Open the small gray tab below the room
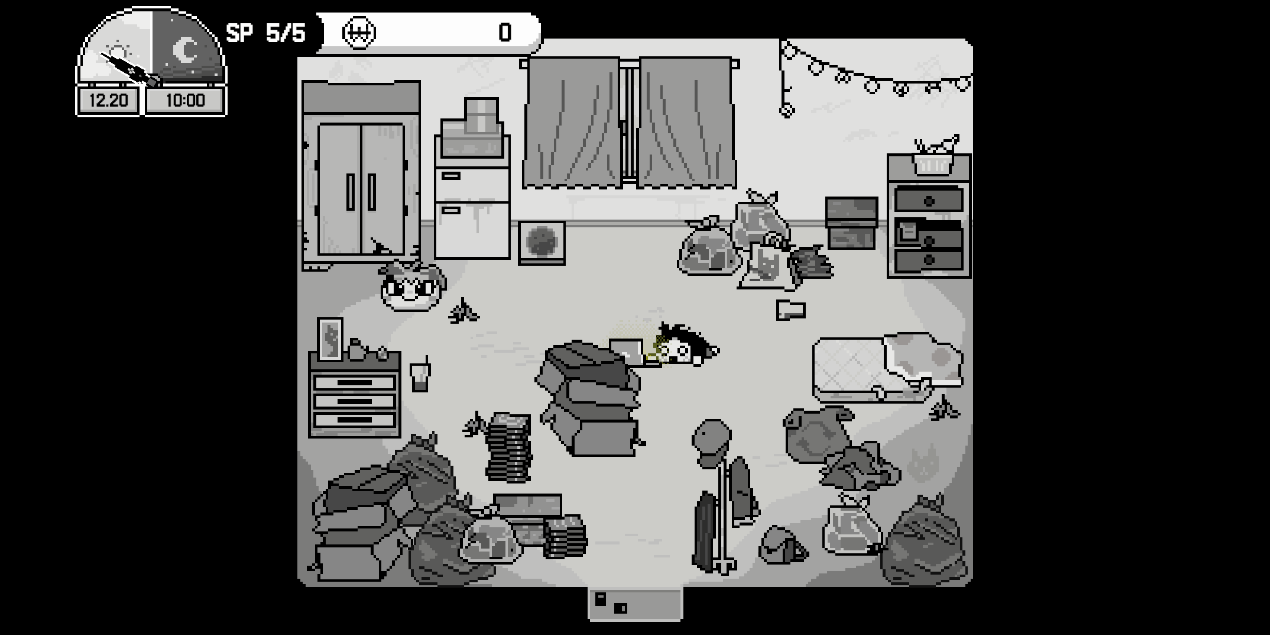The height and width of the screenshot is (635, 1270). click(635, 603)
